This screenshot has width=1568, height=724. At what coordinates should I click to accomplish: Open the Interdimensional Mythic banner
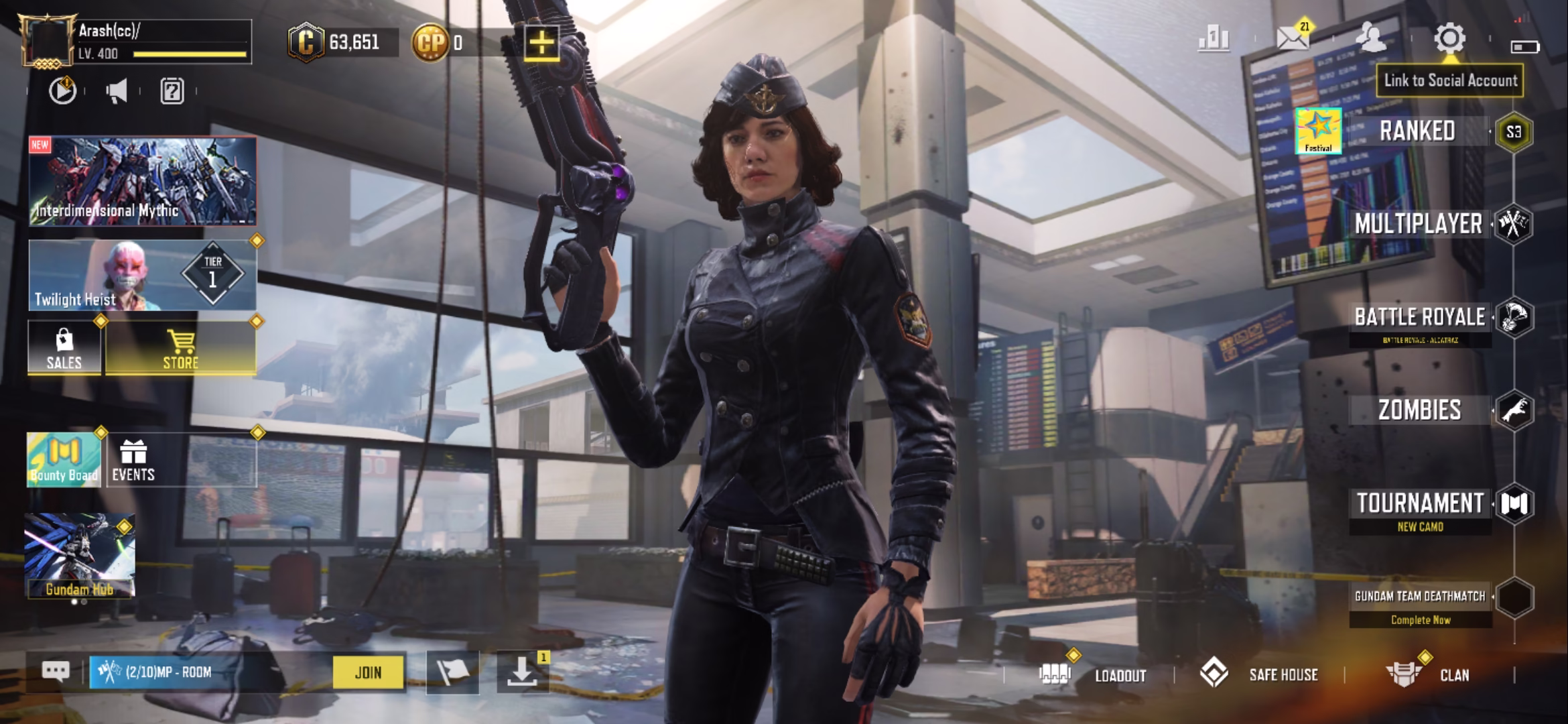pos(142,181)
